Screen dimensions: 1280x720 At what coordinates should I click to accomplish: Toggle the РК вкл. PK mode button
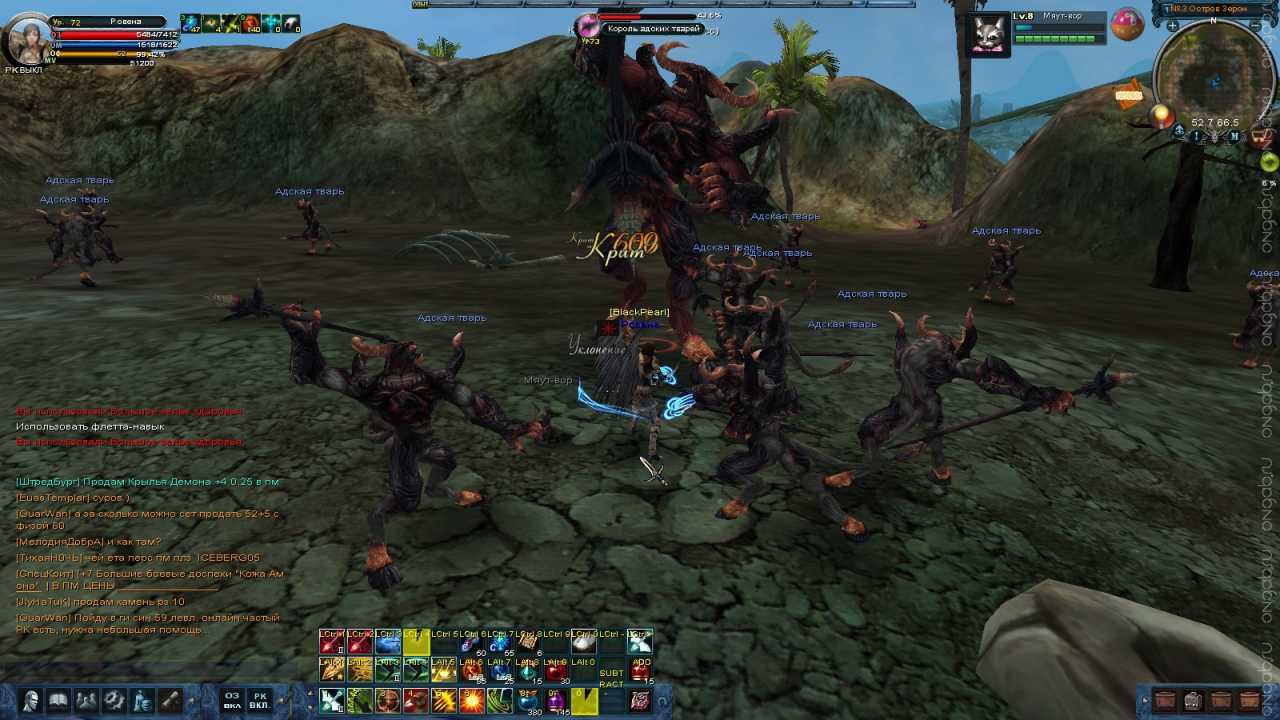coord(259,700)
